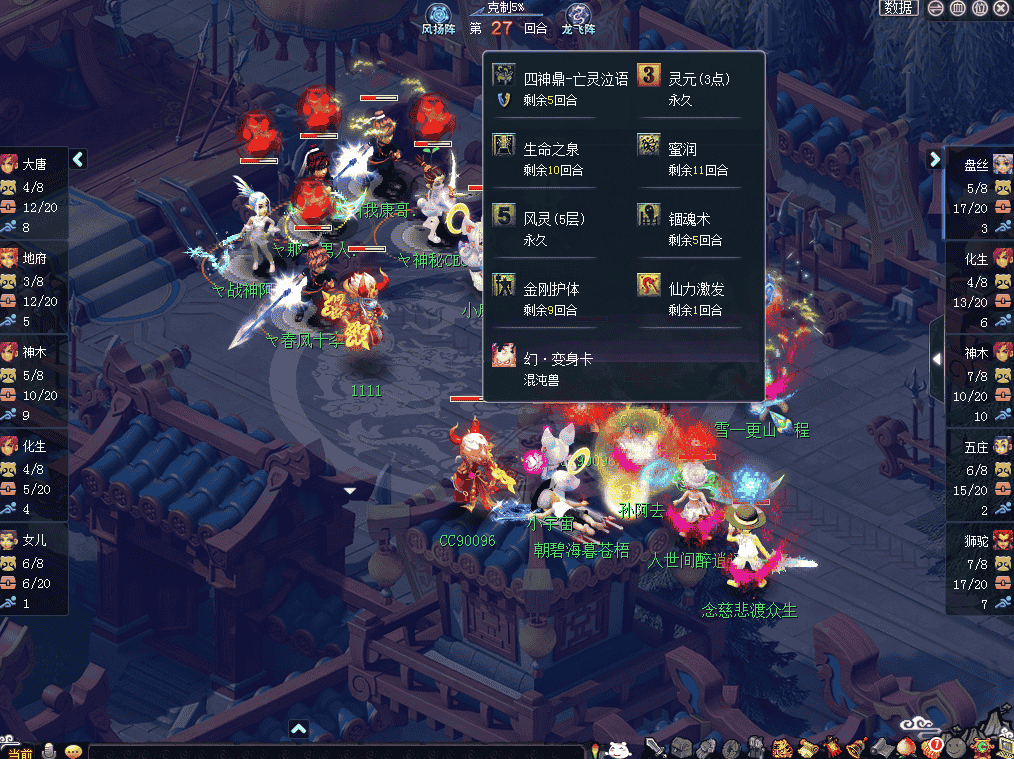Open the treasure chest toolbar icon
The image size is (1014, 759).
point(682,747)
